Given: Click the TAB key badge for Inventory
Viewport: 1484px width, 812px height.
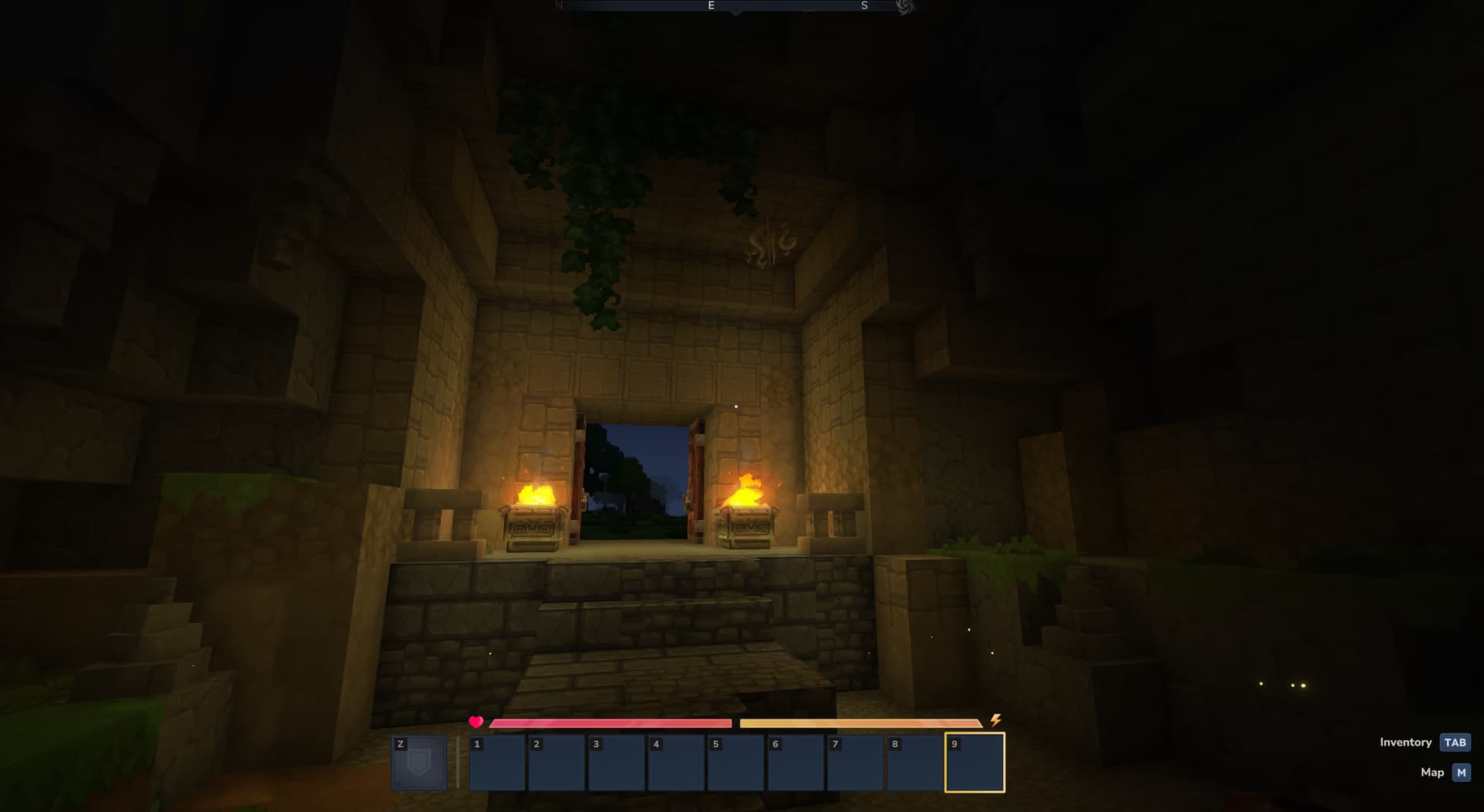Looking at the screenshot, I should (1455, 742).
